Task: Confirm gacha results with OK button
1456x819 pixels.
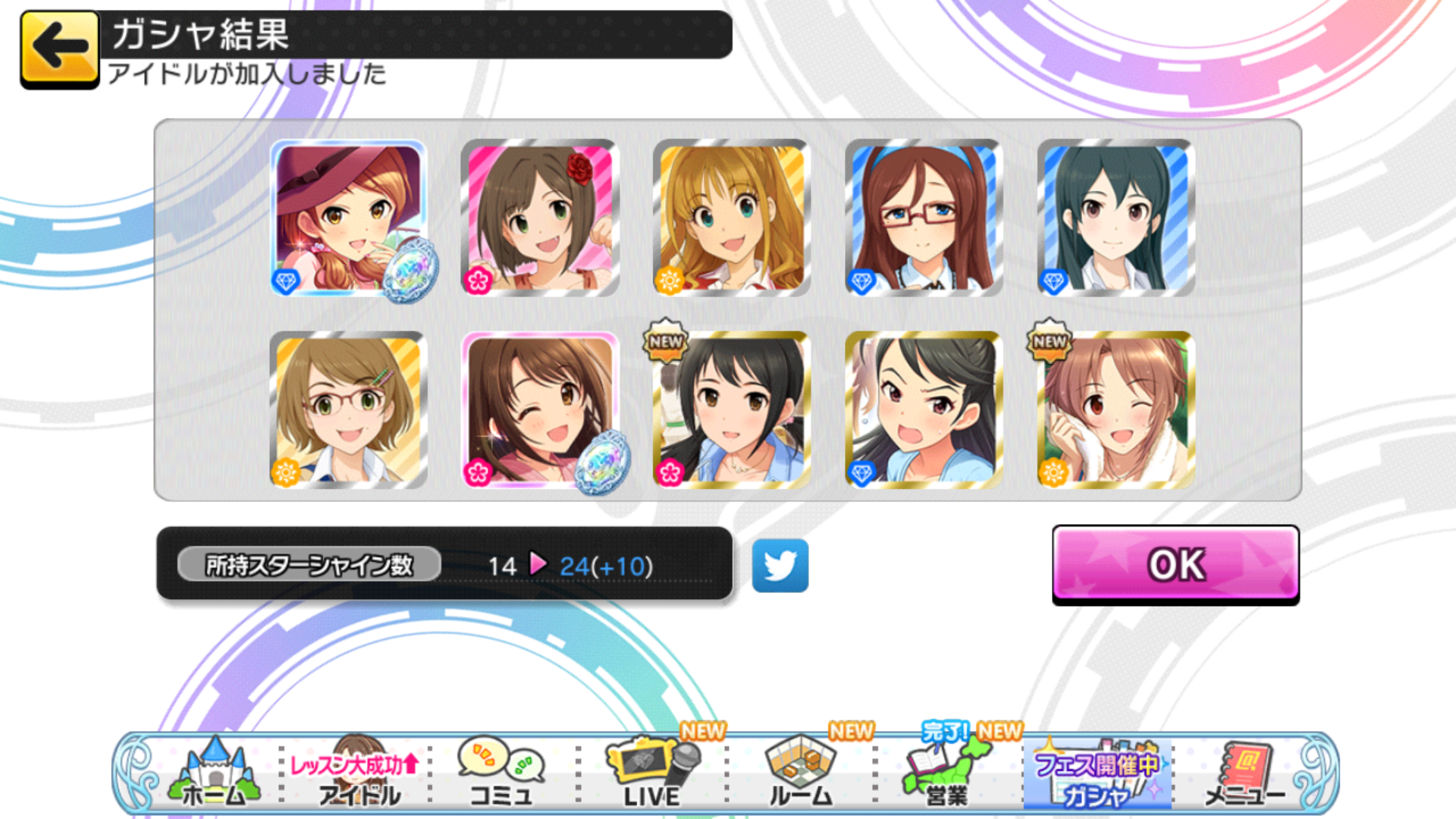Action: [x=1175, y=564]
